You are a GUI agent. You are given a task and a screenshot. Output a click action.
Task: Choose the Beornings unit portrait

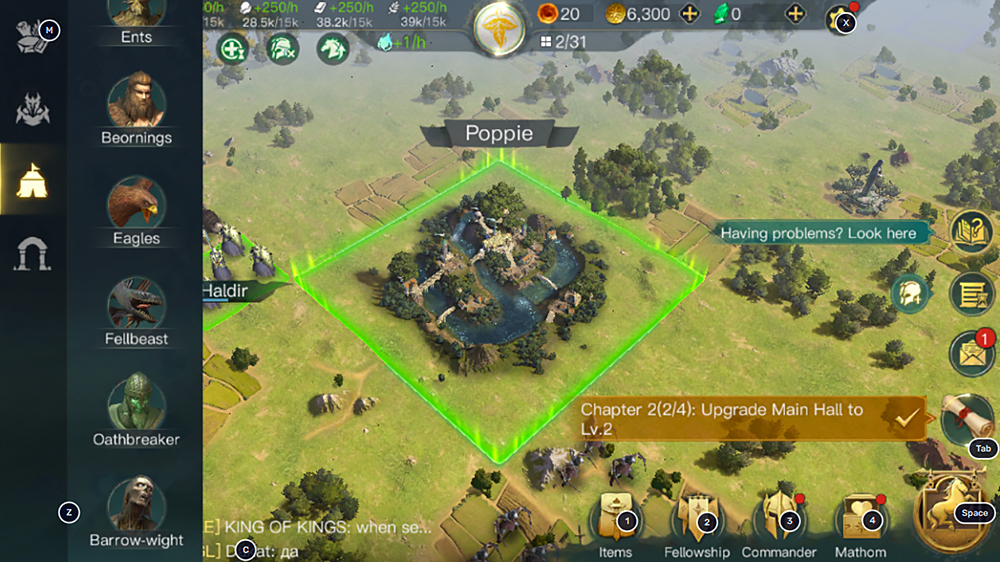[136, 100]
